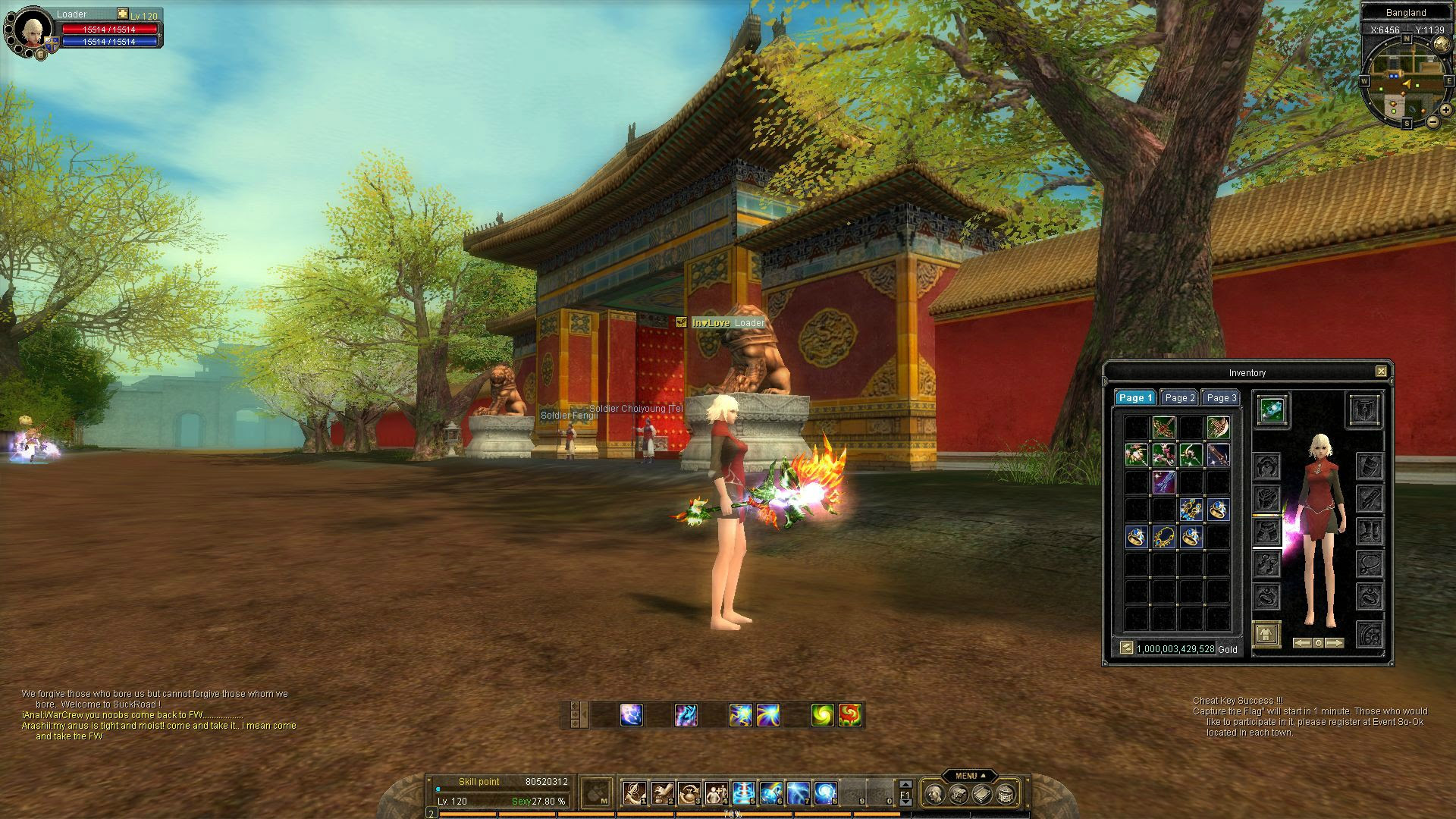Image resolution: width=1456 pixels, height=819 pixels.
Task: Select the blue earrings item in inventory
Action: point(1191,510)
